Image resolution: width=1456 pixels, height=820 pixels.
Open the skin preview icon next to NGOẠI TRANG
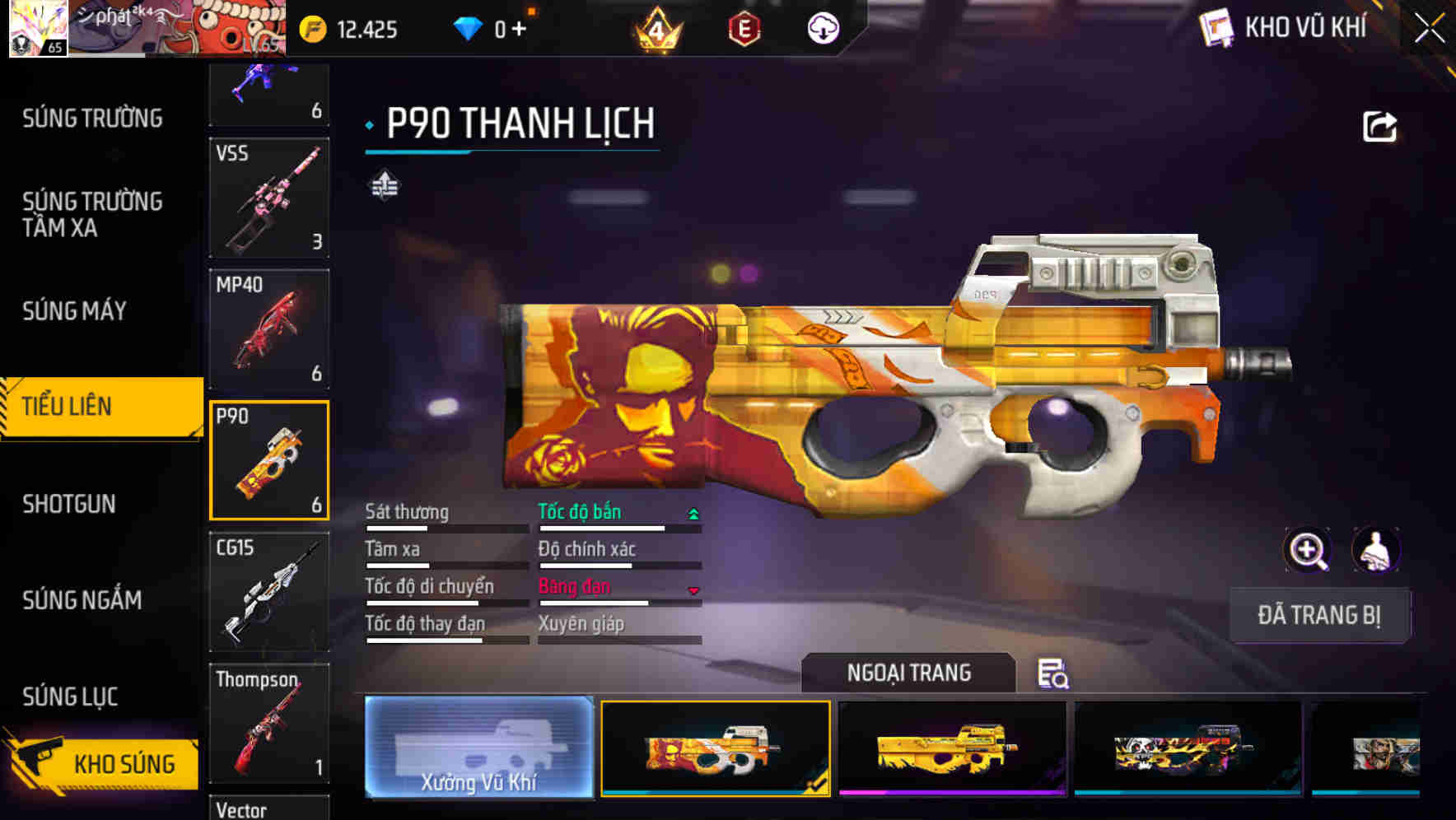1055,674
